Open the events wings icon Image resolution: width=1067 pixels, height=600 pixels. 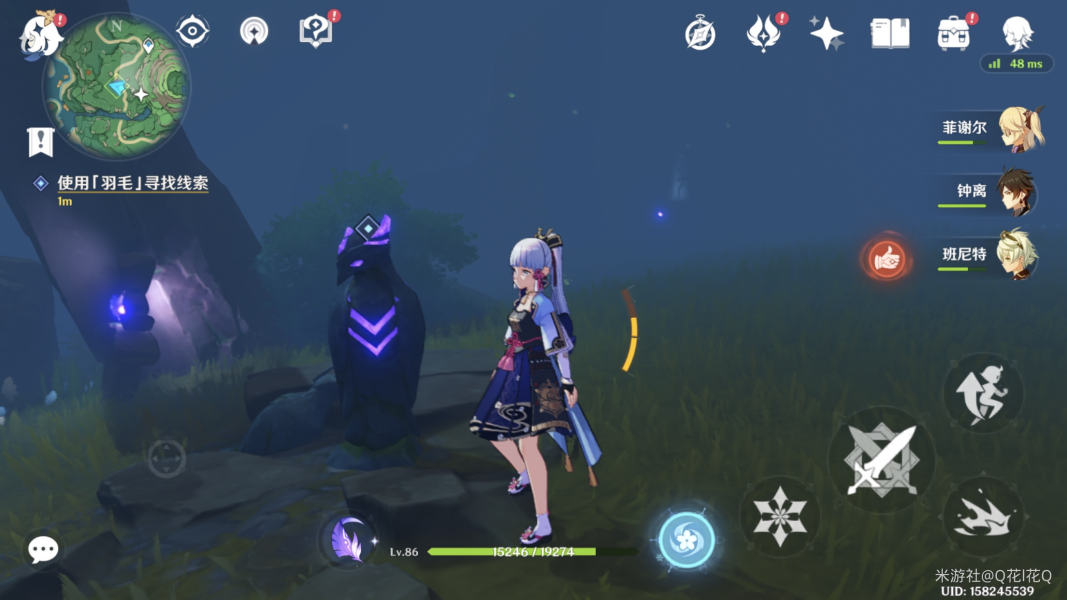[763, 34]
